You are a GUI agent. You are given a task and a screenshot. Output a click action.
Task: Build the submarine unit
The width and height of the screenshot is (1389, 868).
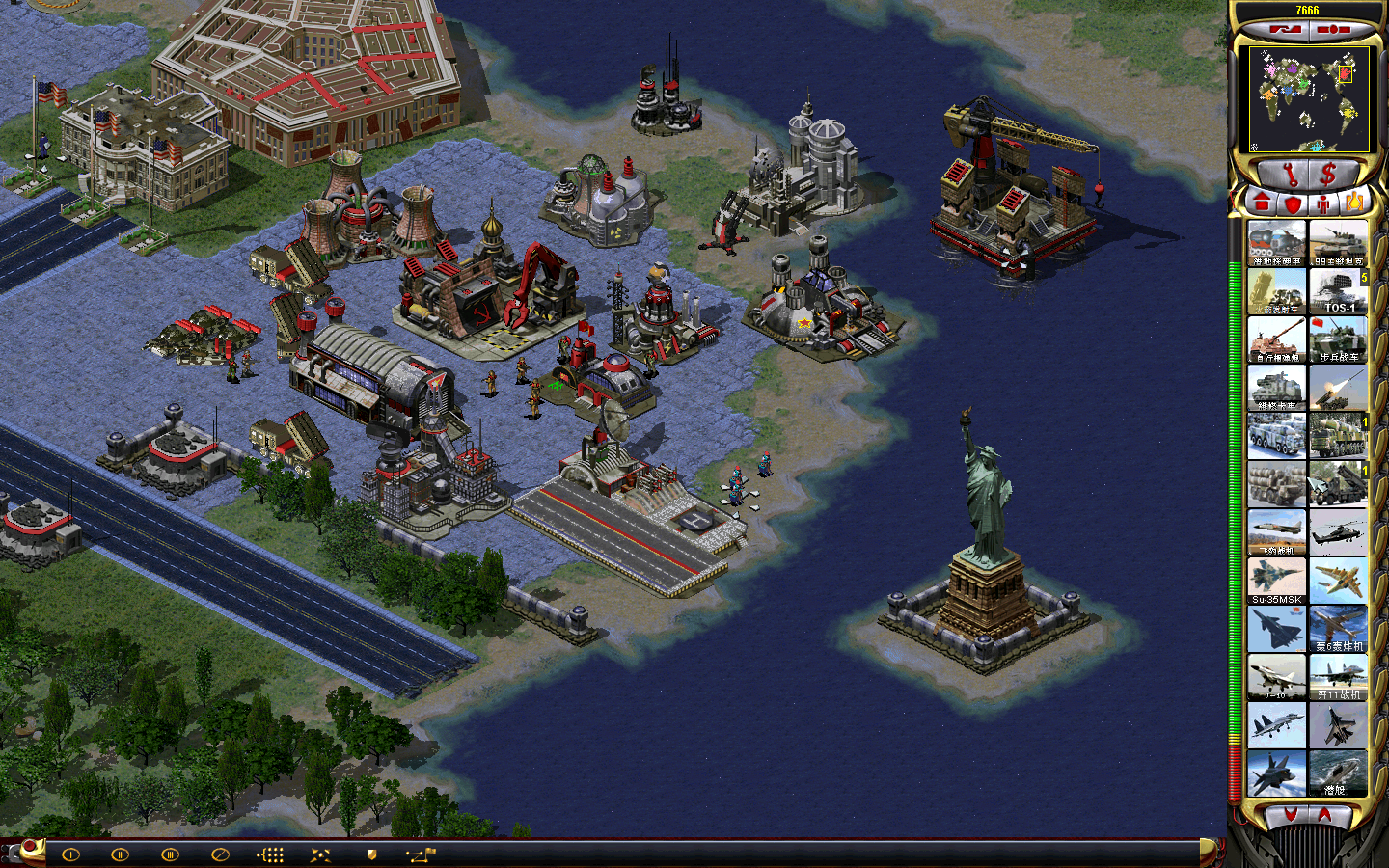tap(1338, 773)
